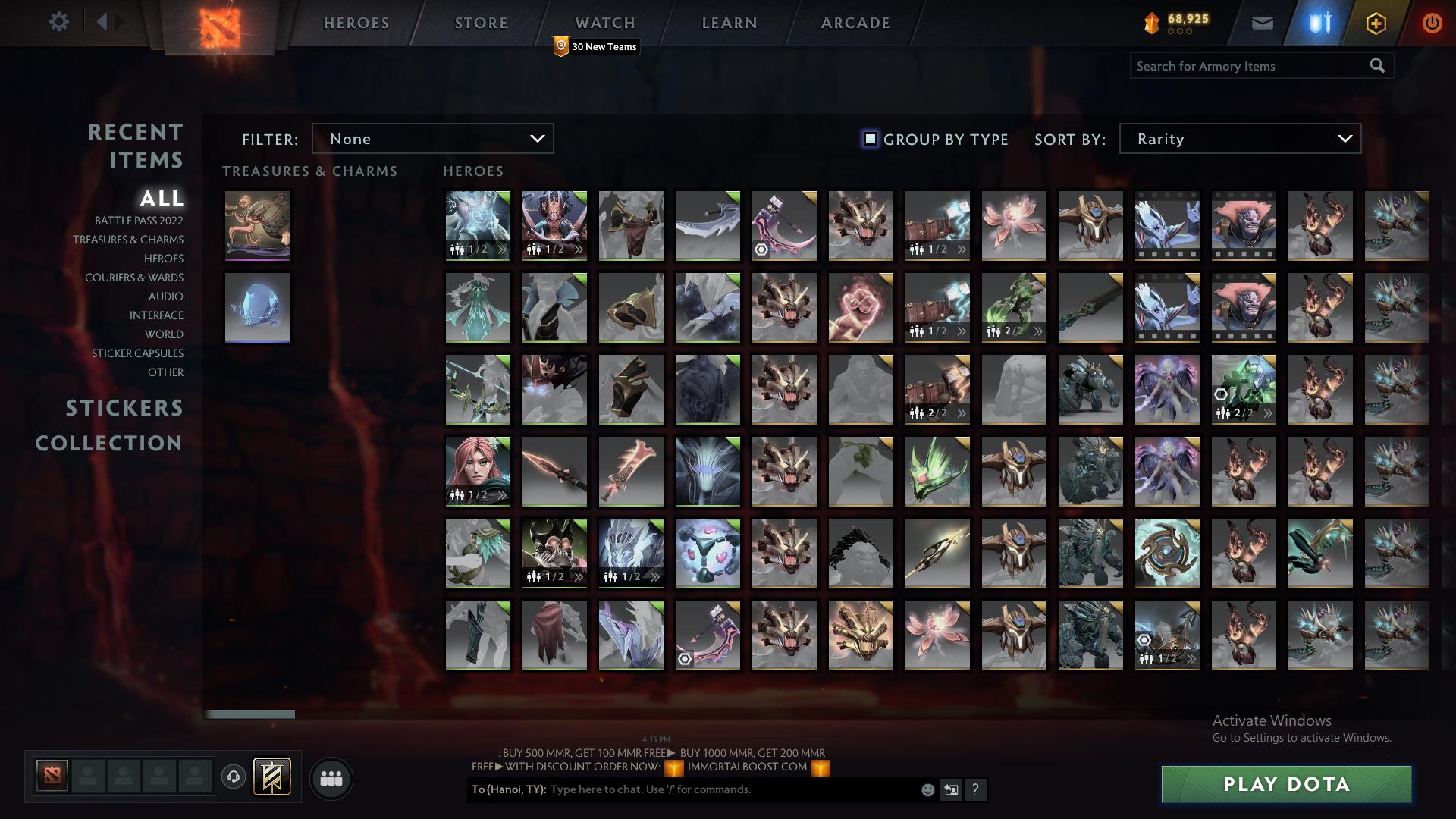Click the chat channel switch icon
Screen dimensions: 1456x819
point(951,789)
